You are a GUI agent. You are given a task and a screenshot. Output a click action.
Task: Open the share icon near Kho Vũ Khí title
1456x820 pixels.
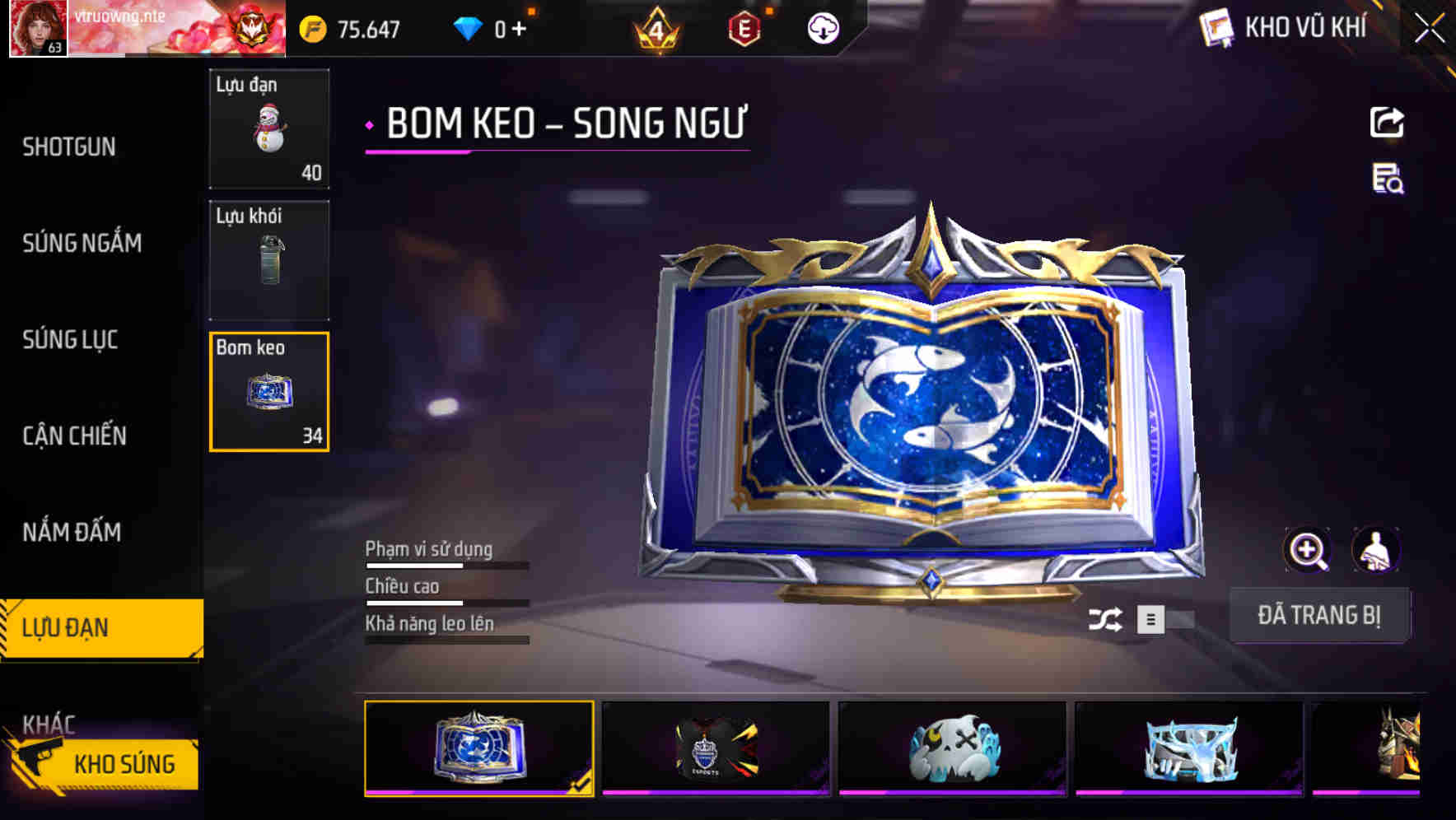pos(1388,122)
